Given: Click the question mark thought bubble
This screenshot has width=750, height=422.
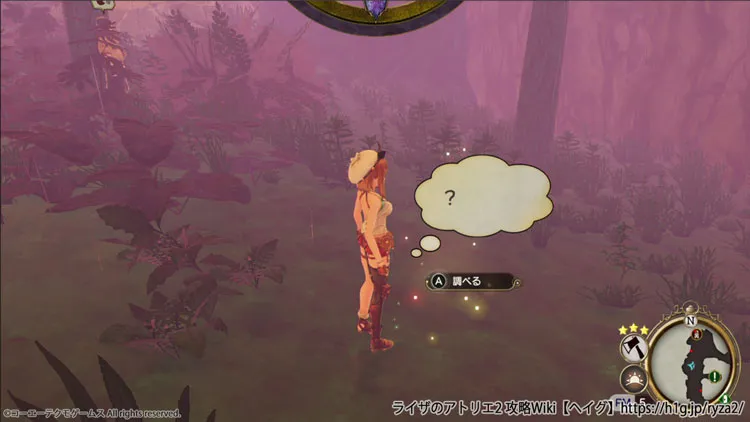Looking at the screenshot, I should coord(482,199).
